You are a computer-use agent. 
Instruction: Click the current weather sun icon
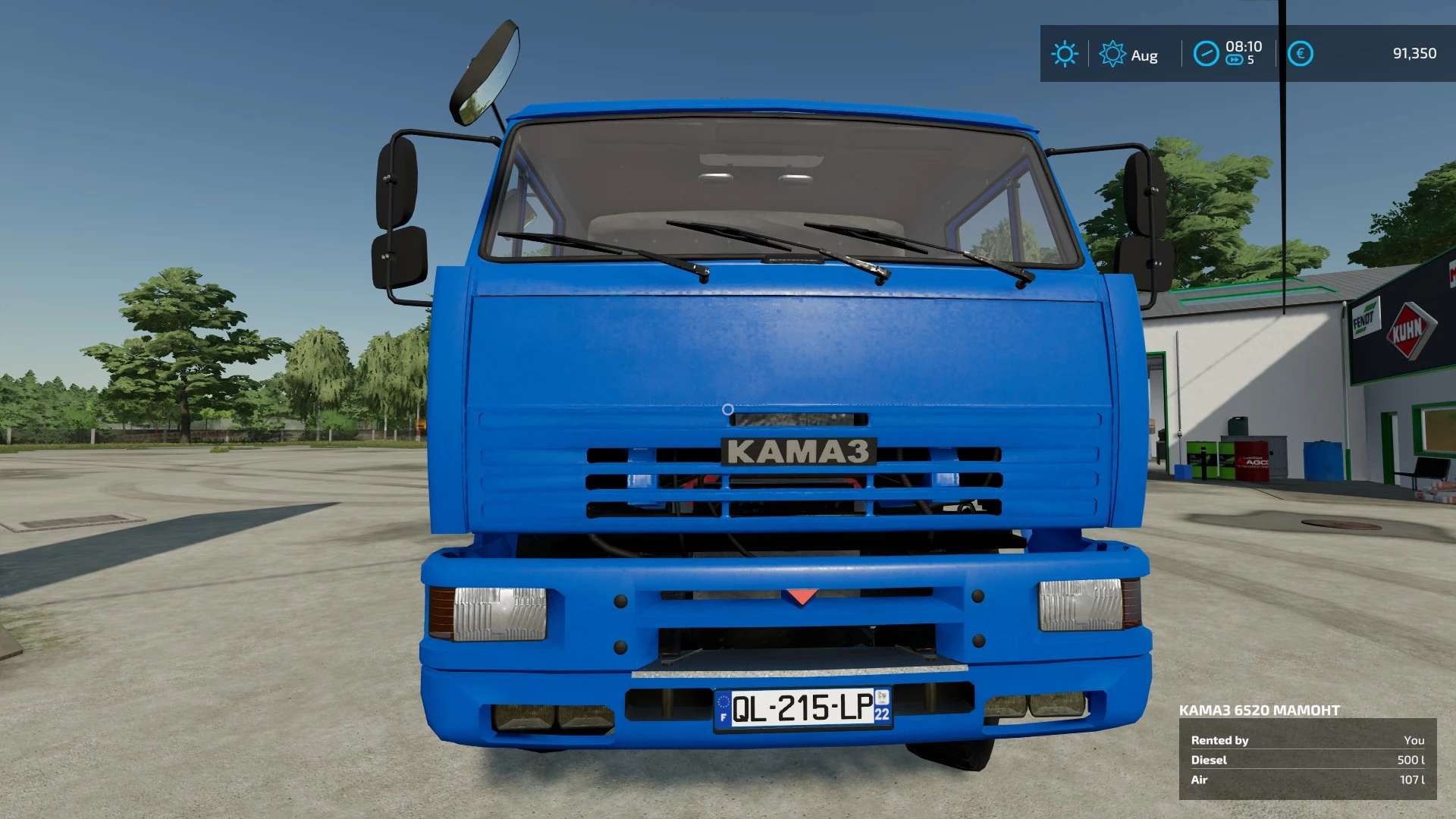tap(1065, 54)
